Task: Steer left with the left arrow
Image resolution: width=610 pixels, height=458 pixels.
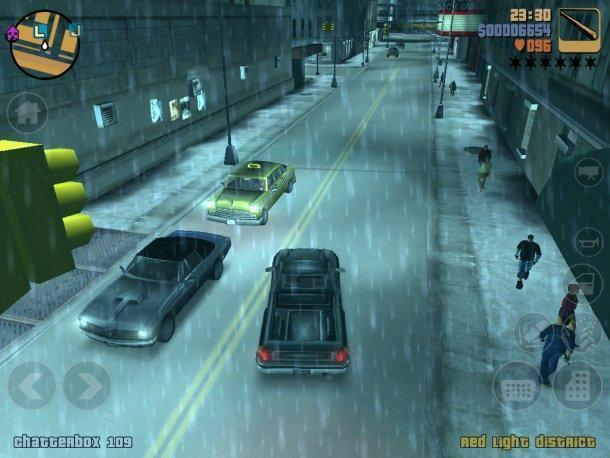Action: pyautogui.click(x=31, y=385)
